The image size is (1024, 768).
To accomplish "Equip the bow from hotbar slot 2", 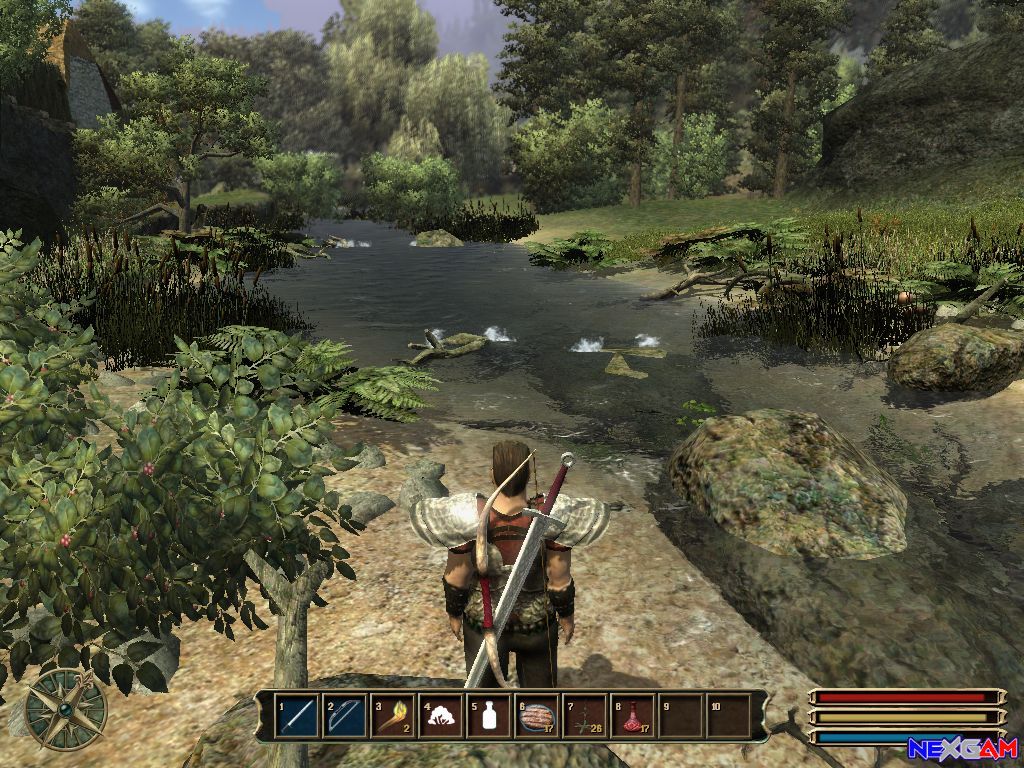I will point(346,716).
